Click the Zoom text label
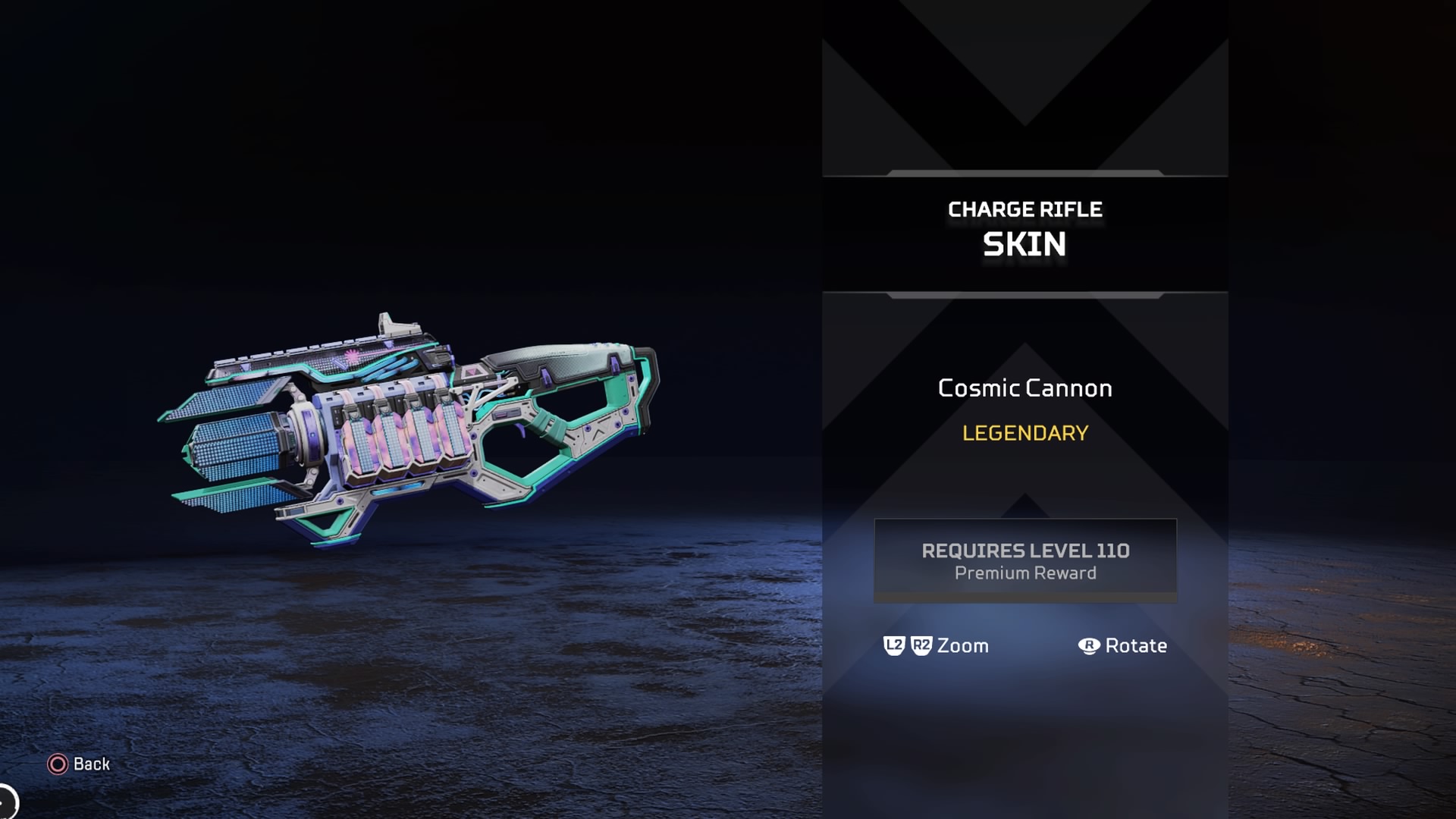 coord(962,645)
